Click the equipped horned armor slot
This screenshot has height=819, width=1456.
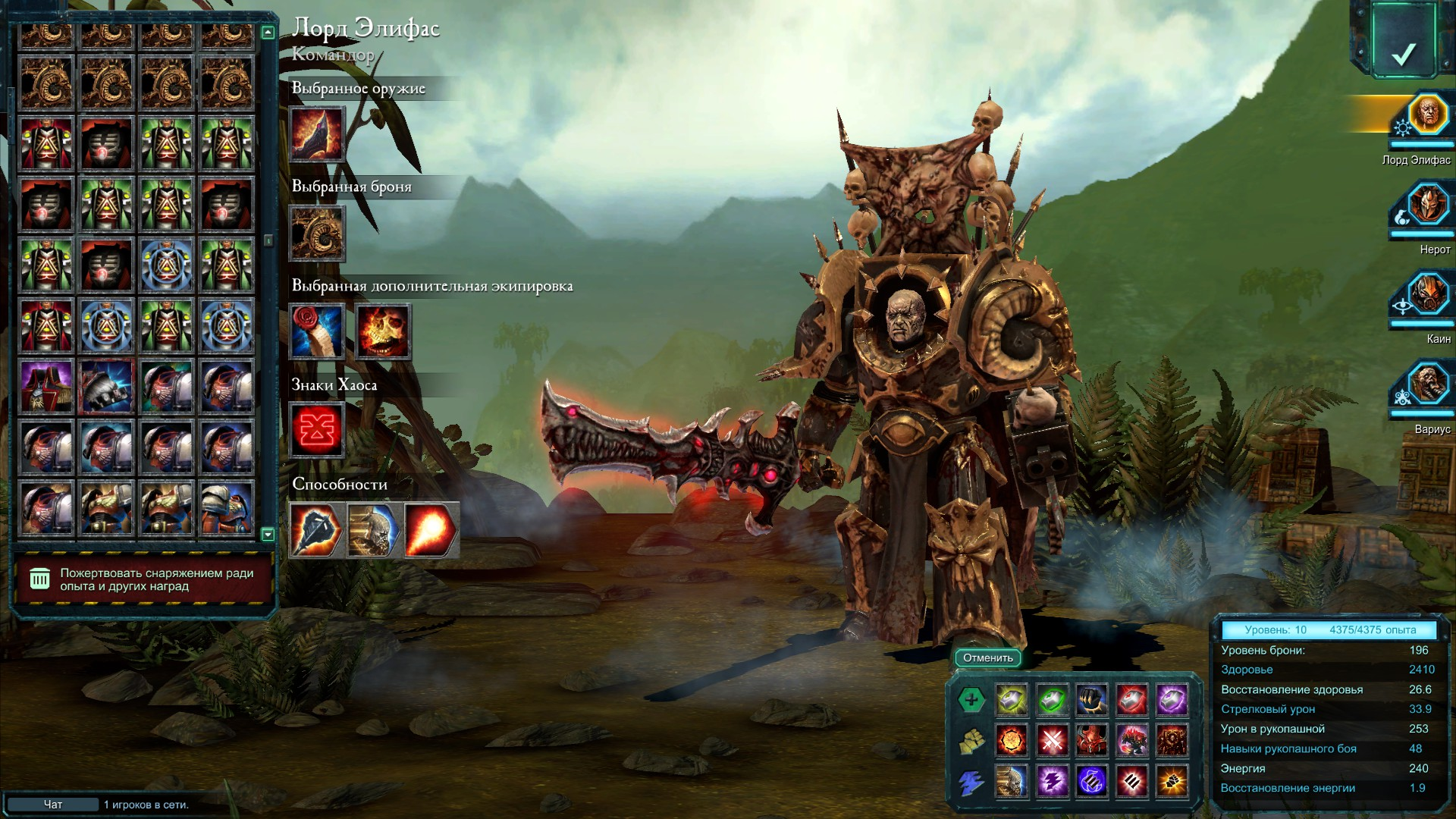pyautogui.click(x=317, y=233)
